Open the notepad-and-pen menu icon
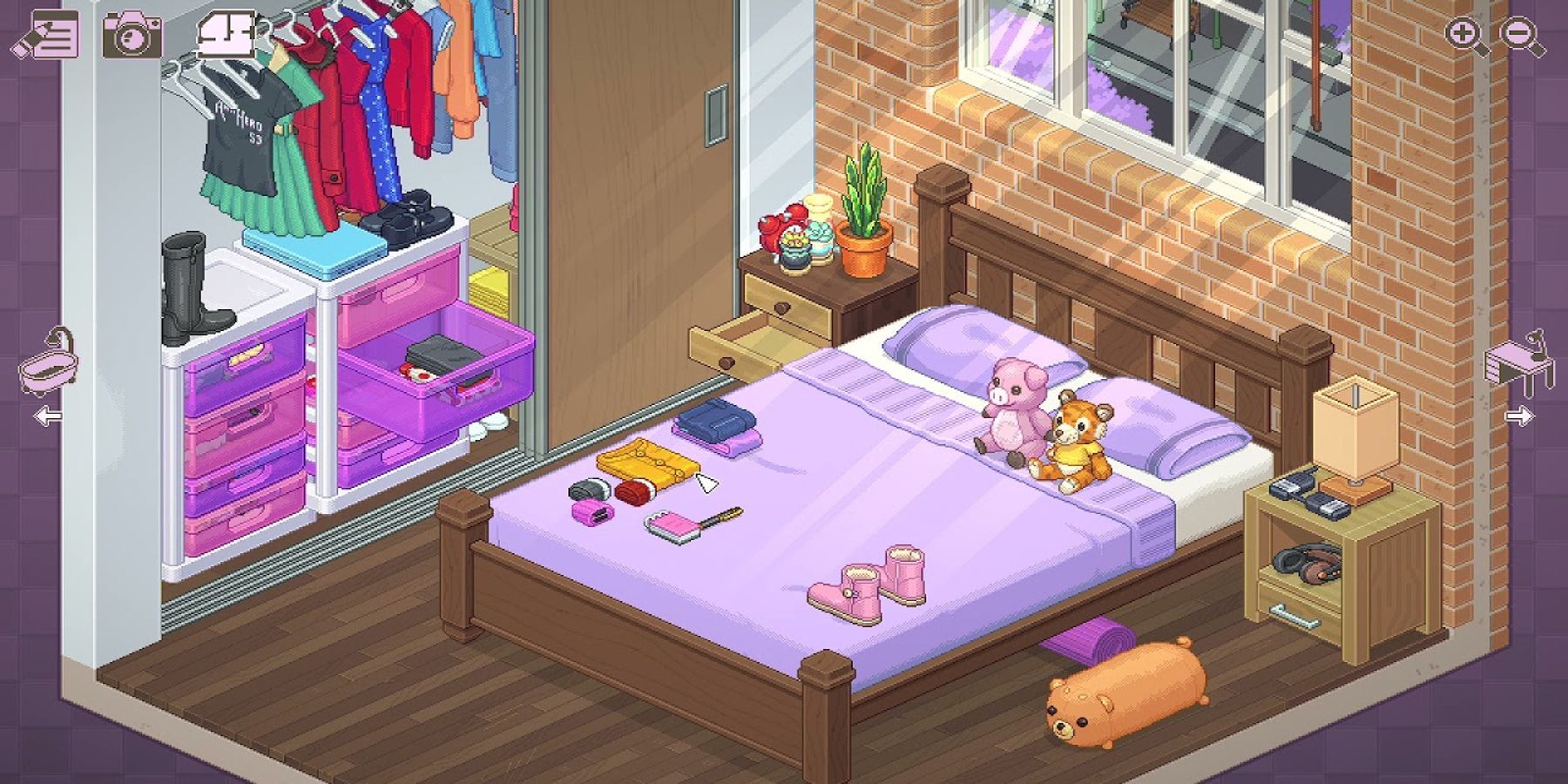This screenshot has height=784, width=1568. tap(45, 35)
